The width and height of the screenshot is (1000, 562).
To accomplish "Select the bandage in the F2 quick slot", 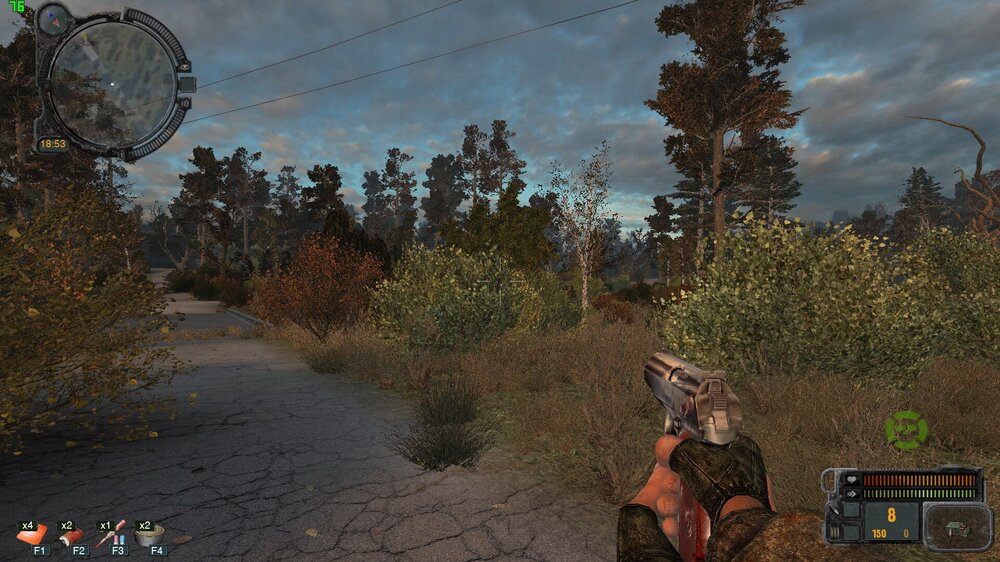I will tap(72, 537).
